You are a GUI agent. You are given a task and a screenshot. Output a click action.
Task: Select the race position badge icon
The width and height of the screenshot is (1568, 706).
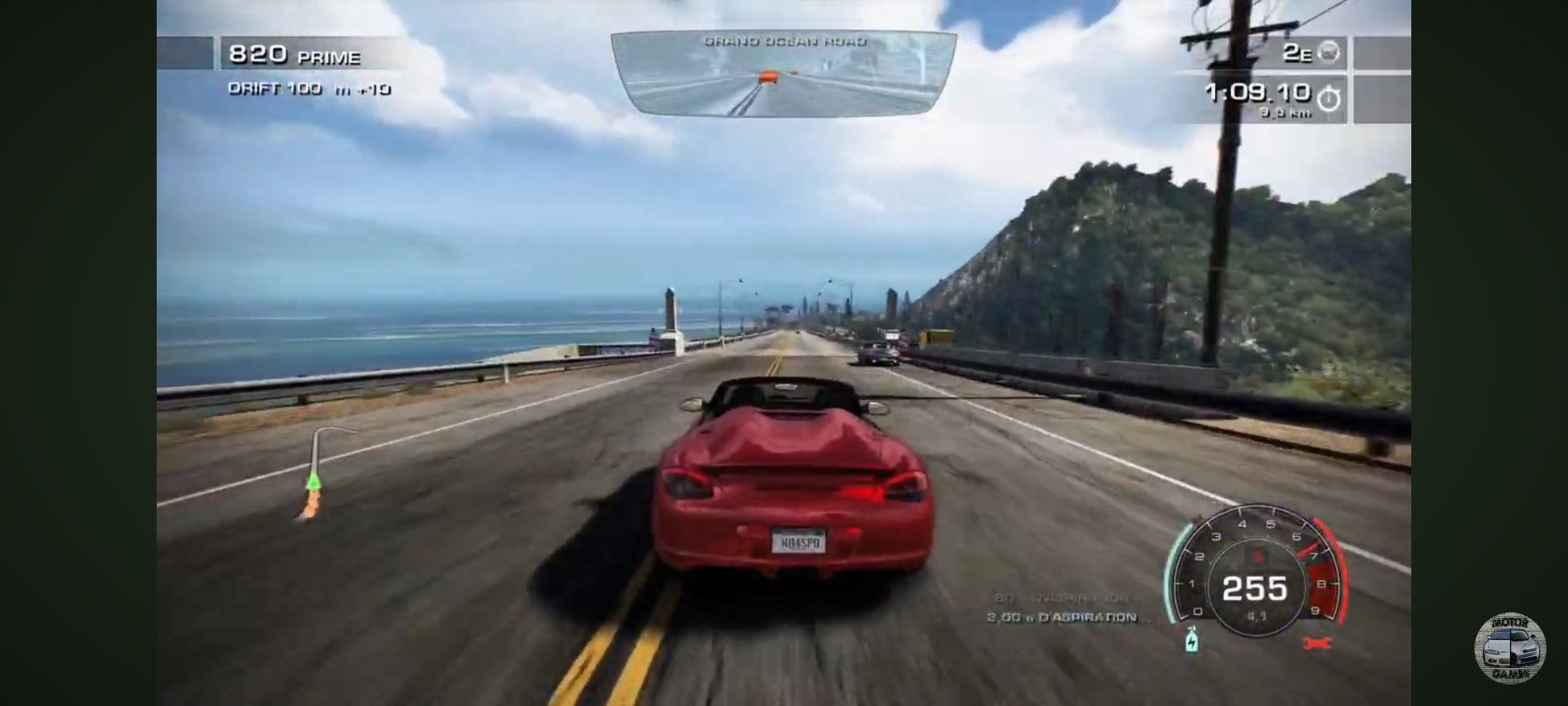(1329, 52)
